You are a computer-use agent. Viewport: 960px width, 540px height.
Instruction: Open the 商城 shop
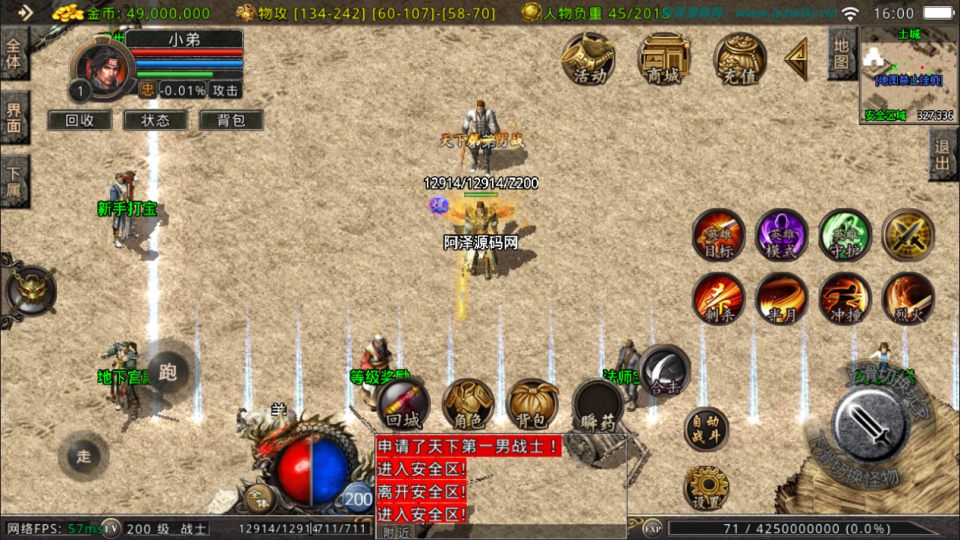pos(664,58)
